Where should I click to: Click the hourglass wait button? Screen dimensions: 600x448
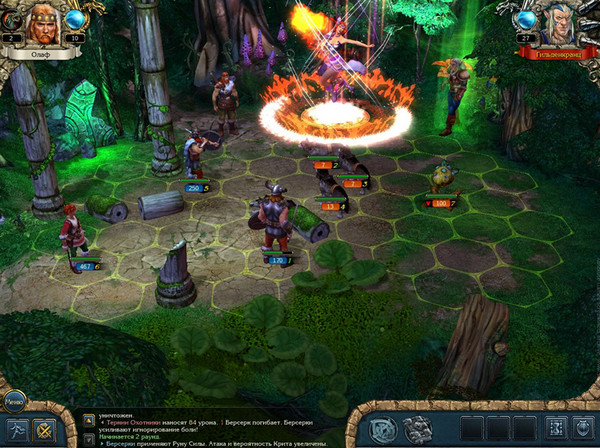(556, 429)
